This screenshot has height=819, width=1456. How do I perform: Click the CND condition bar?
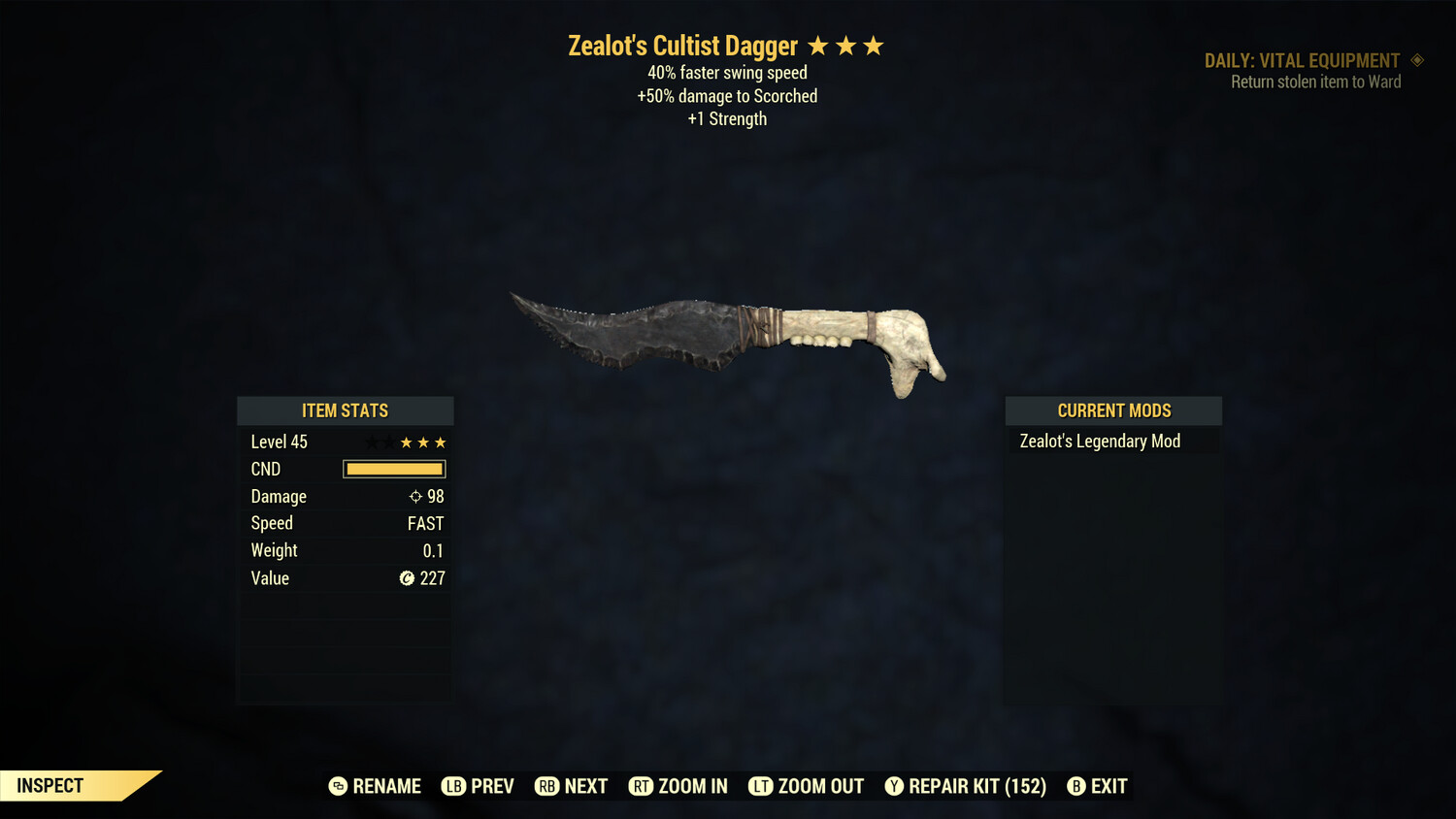pos(393,469)
